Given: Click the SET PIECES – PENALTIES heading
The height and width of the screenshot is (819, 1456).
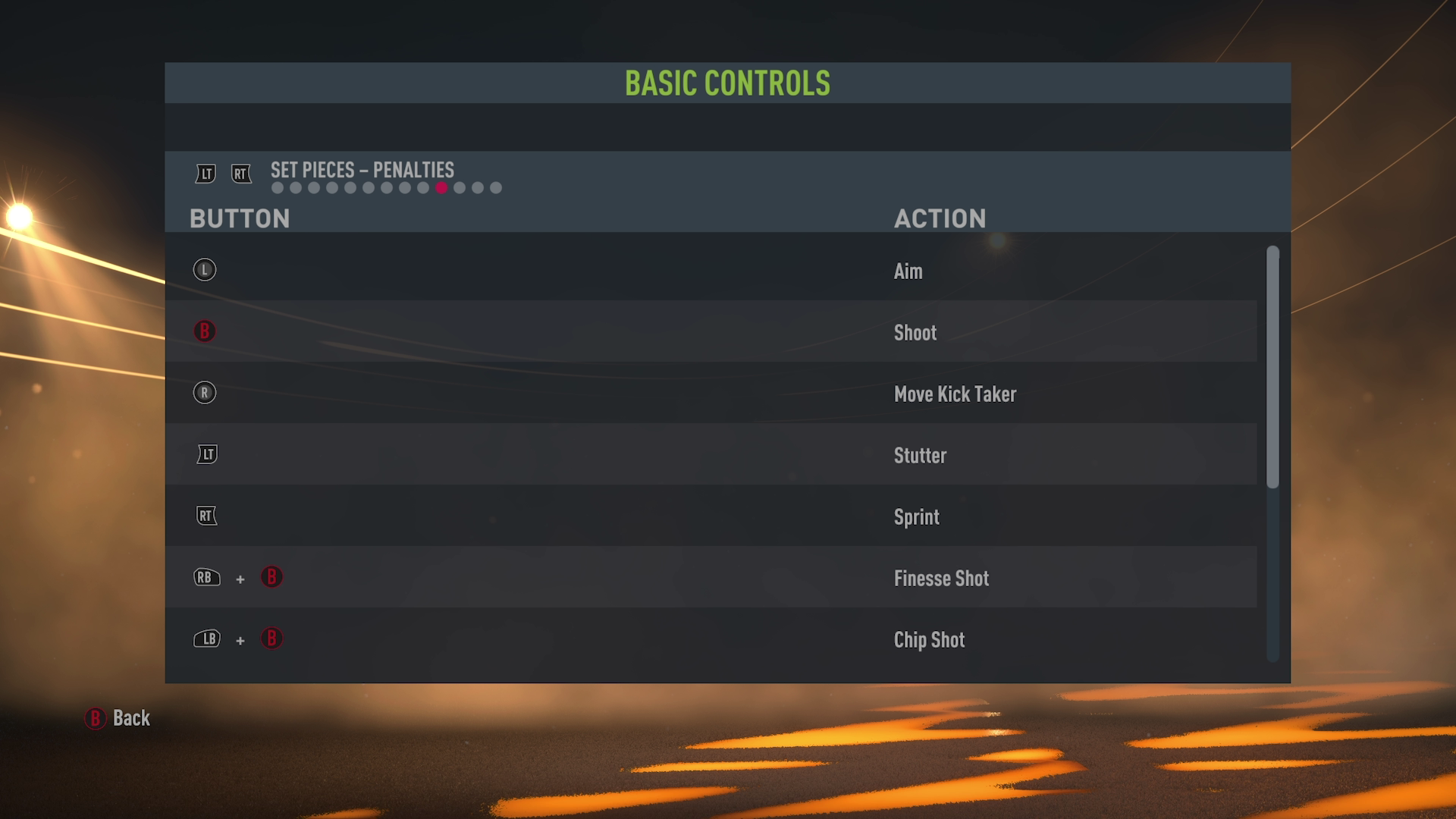Looking at the screenshot, I should click(361, 171).
